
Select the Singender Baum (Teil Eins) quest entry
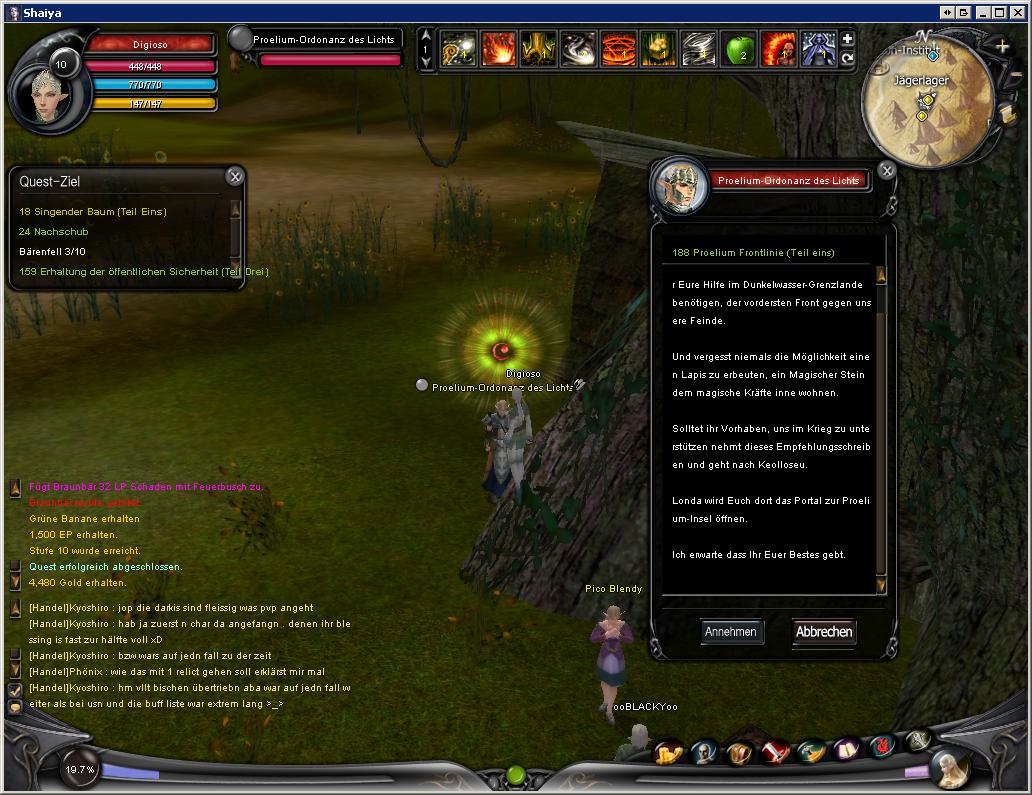[x=93, y=212]
